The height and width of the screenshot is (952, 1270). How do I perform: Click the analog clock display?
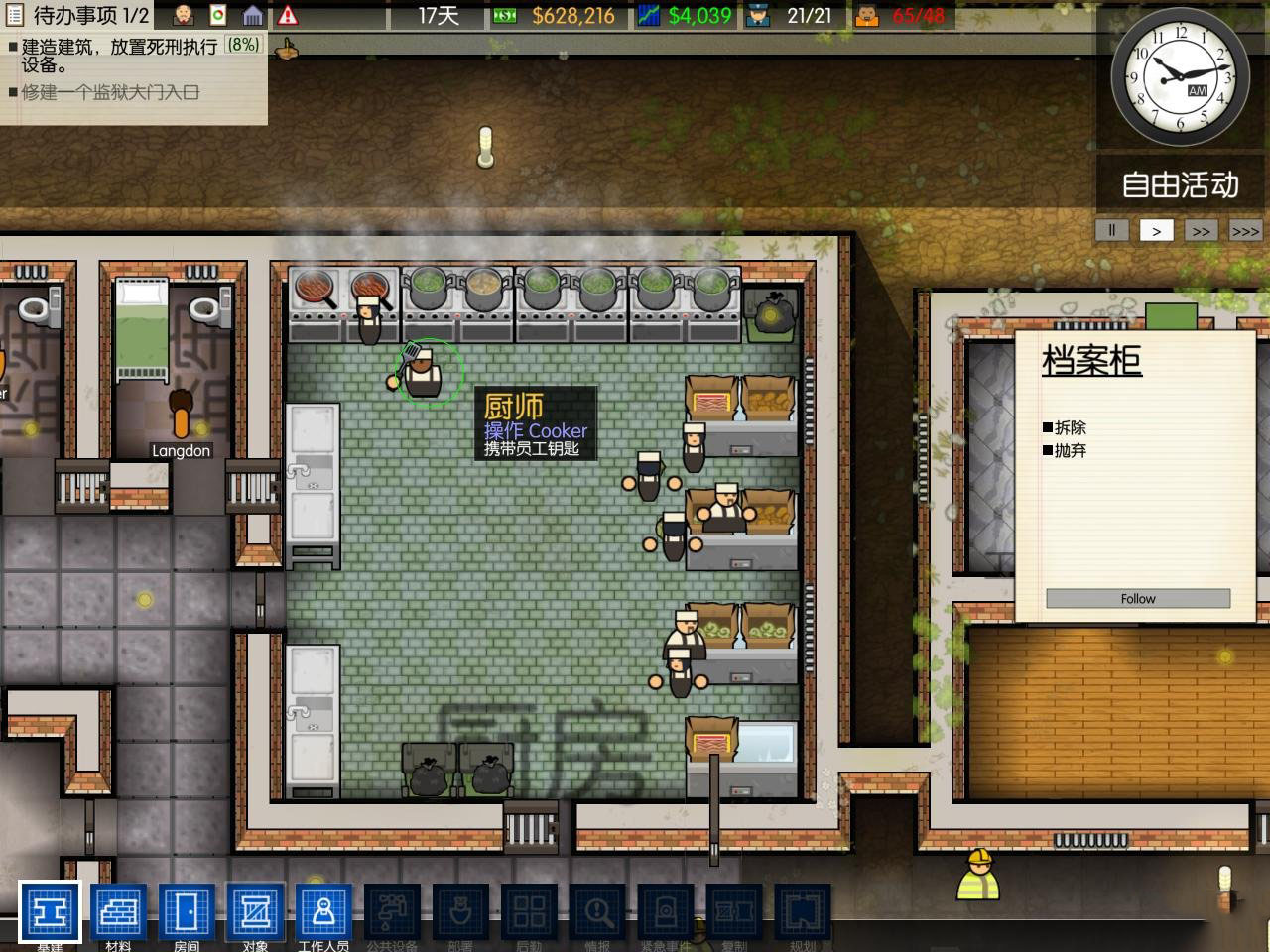coord(1179,79)
